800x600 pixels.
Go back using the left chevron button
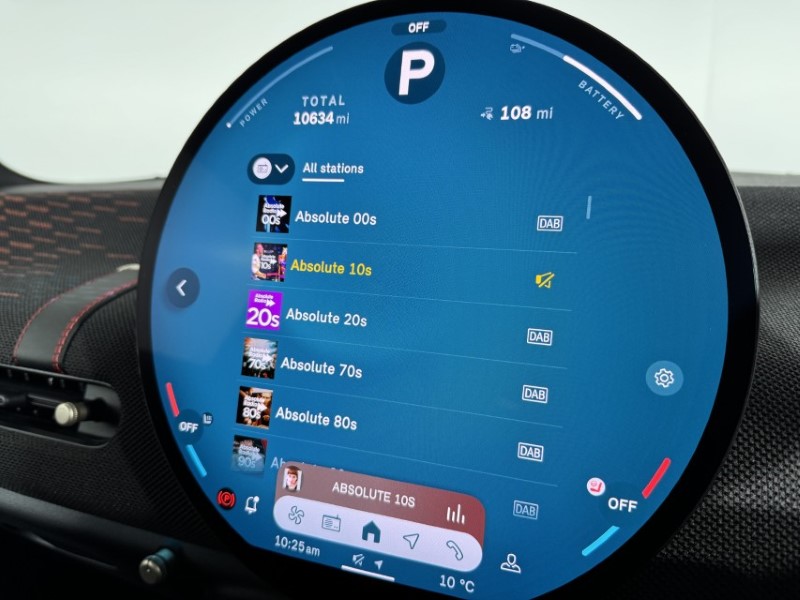pos(182,288)
